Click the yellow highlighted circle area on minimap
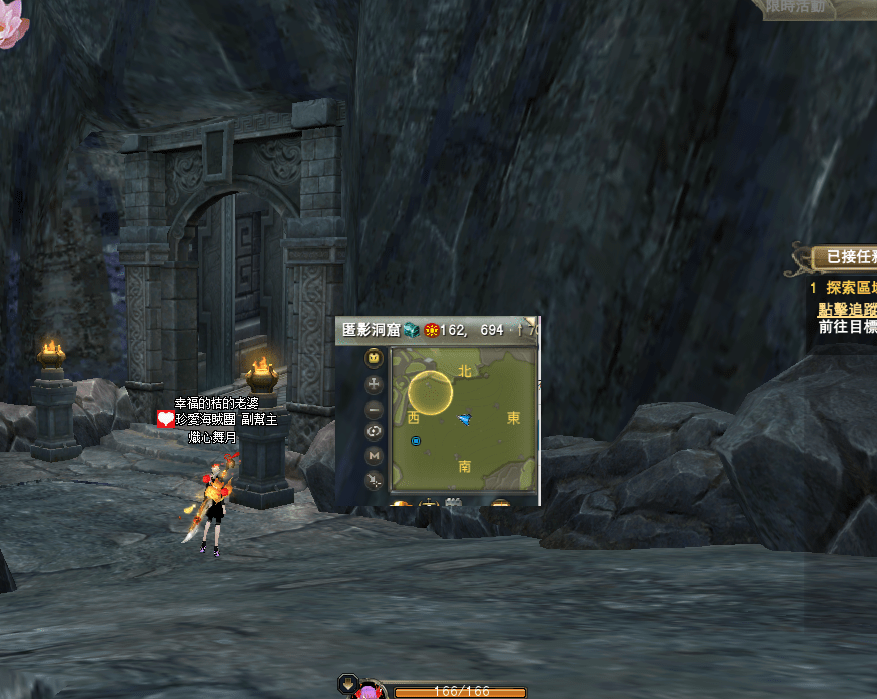The image size is (877, 699). tap(431, 392)
